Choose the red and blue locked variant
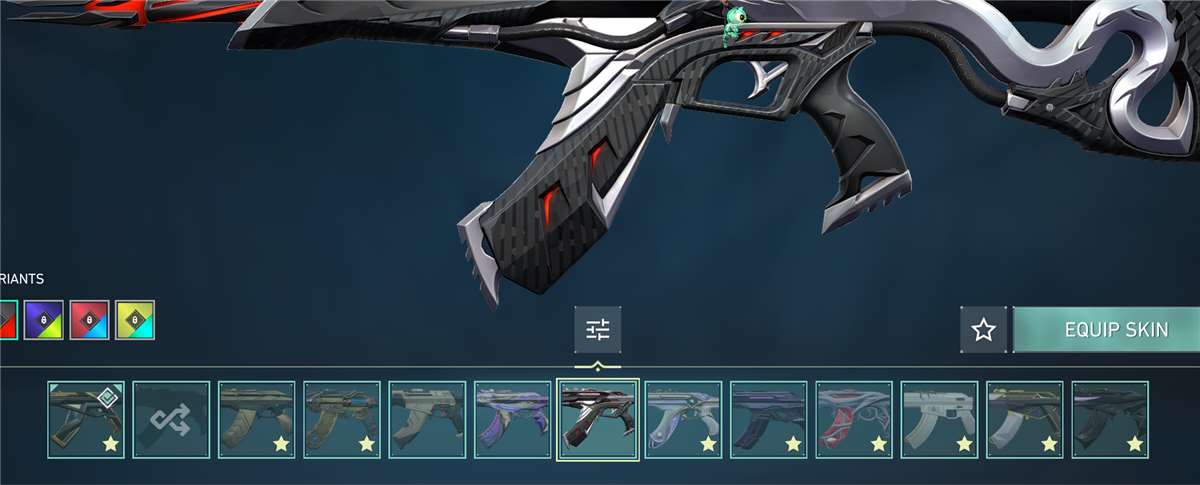The width and height of the screenshot is (1200, 485). (x=89, y=320)
